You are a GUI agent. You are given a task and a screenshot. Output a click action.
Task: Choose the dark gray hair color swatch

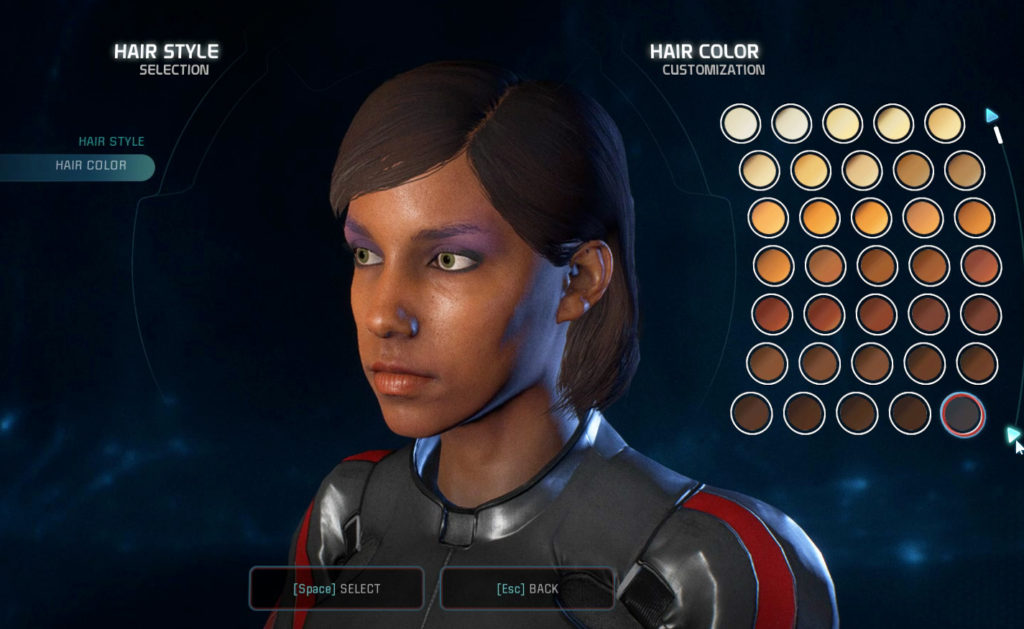963,413
